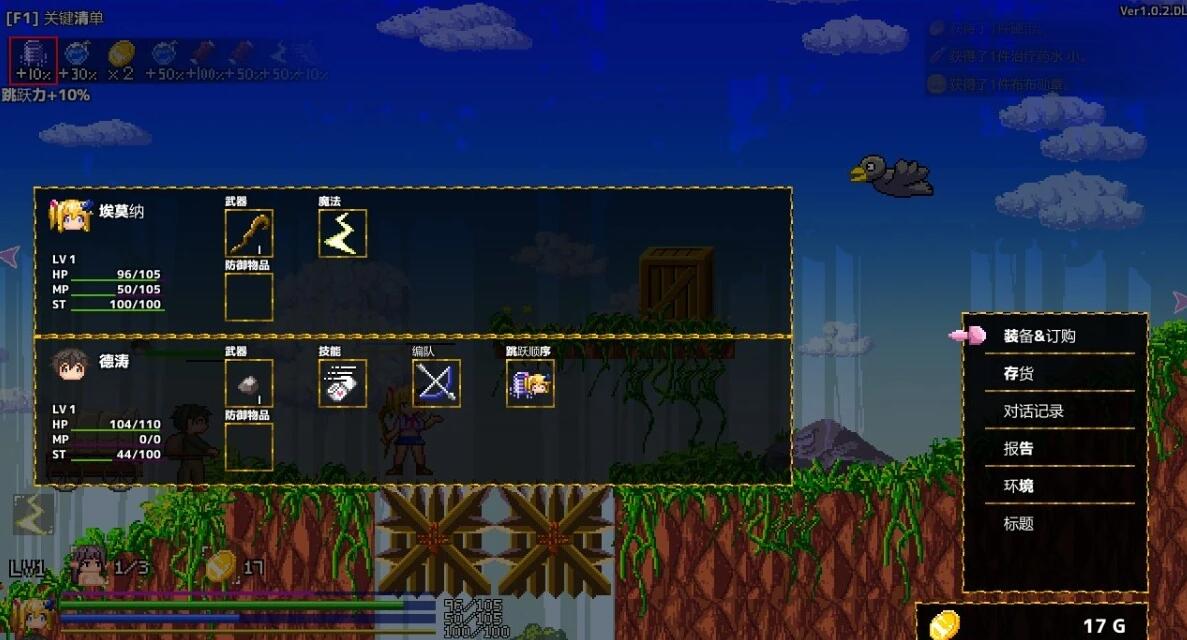This screenshot has width=1187, height=640.
Task: Open the 环境 settings entry
Action: point(1019,486)
